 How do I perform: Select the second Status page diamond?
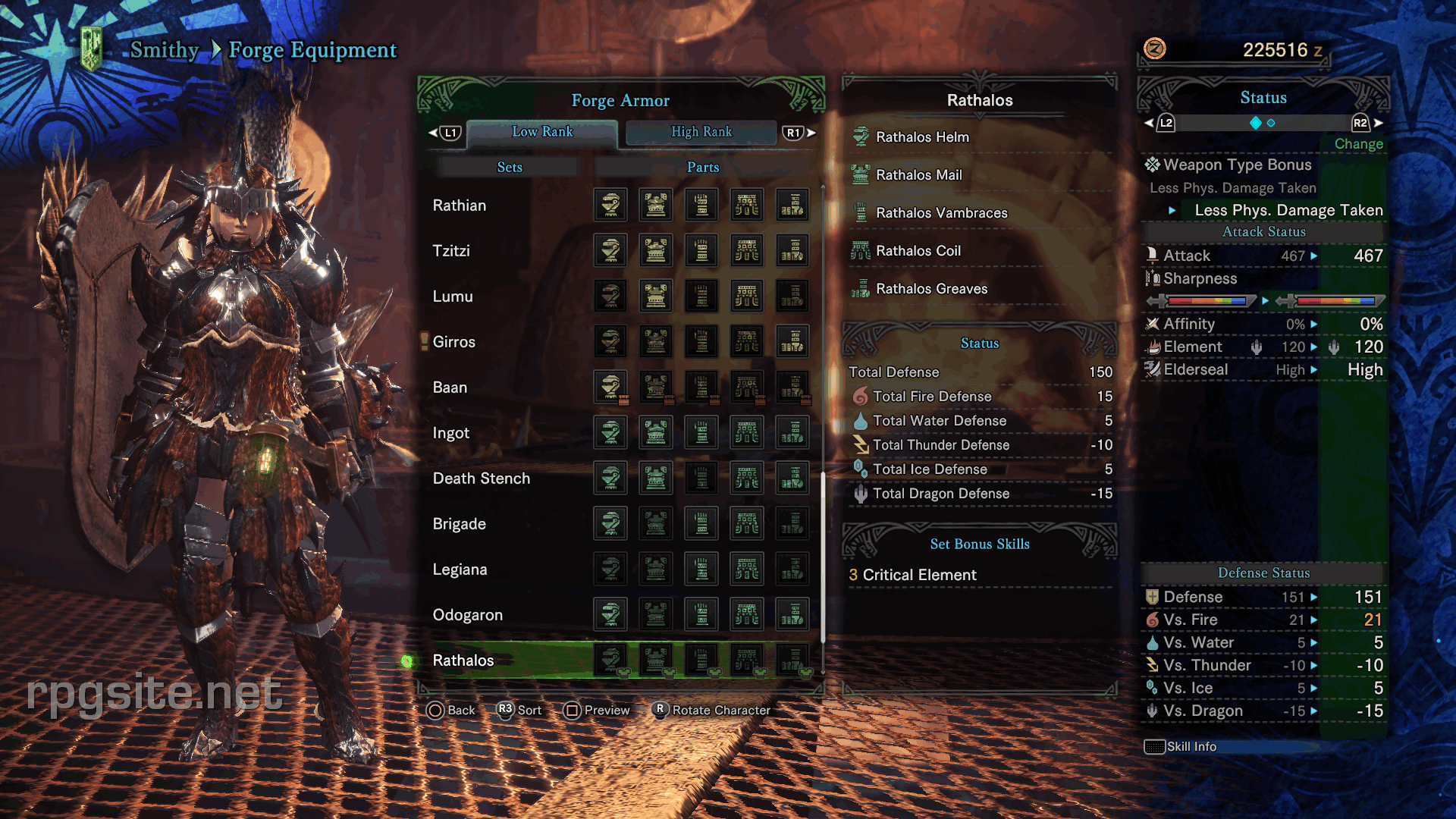[1269, 122]
